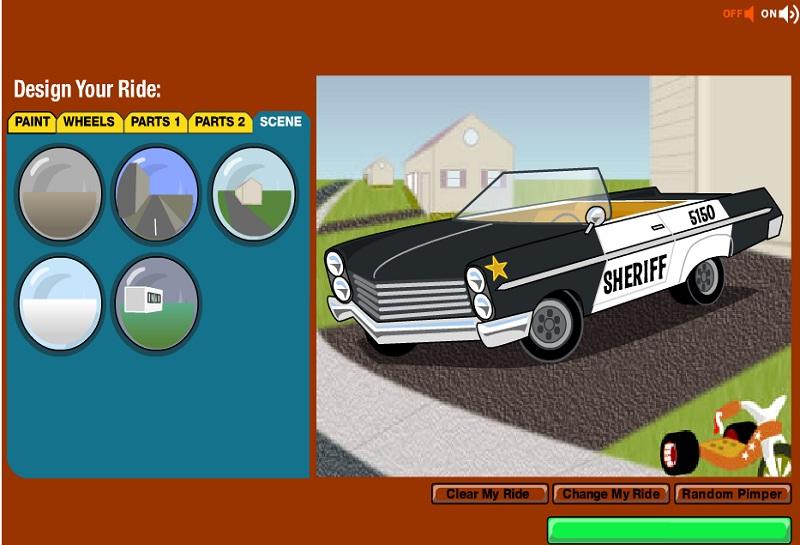Hit the Change My Ride button

coord(611,494)
